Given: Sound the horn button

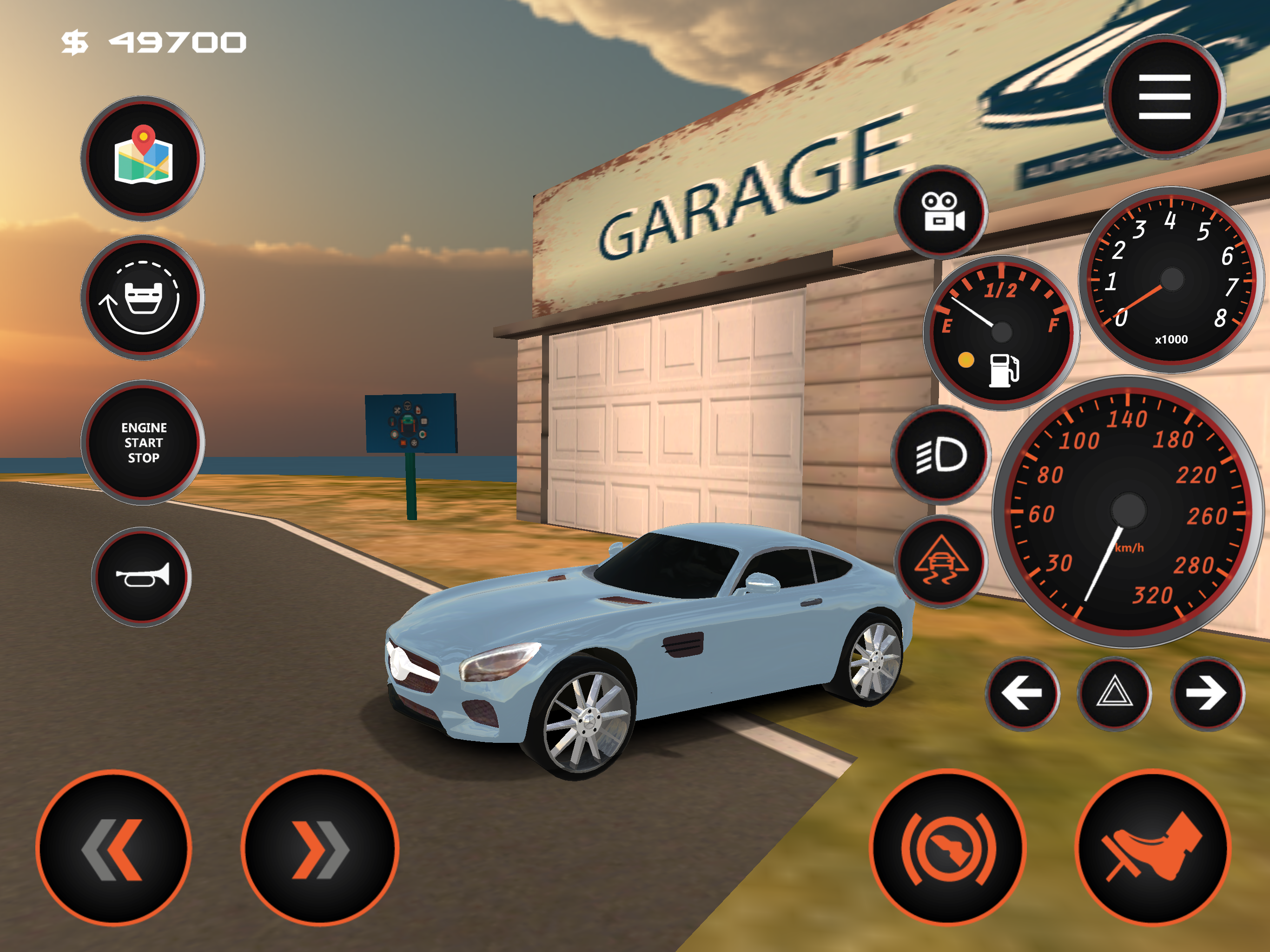Looking at the screenshot, I should [x=142, y=576].
